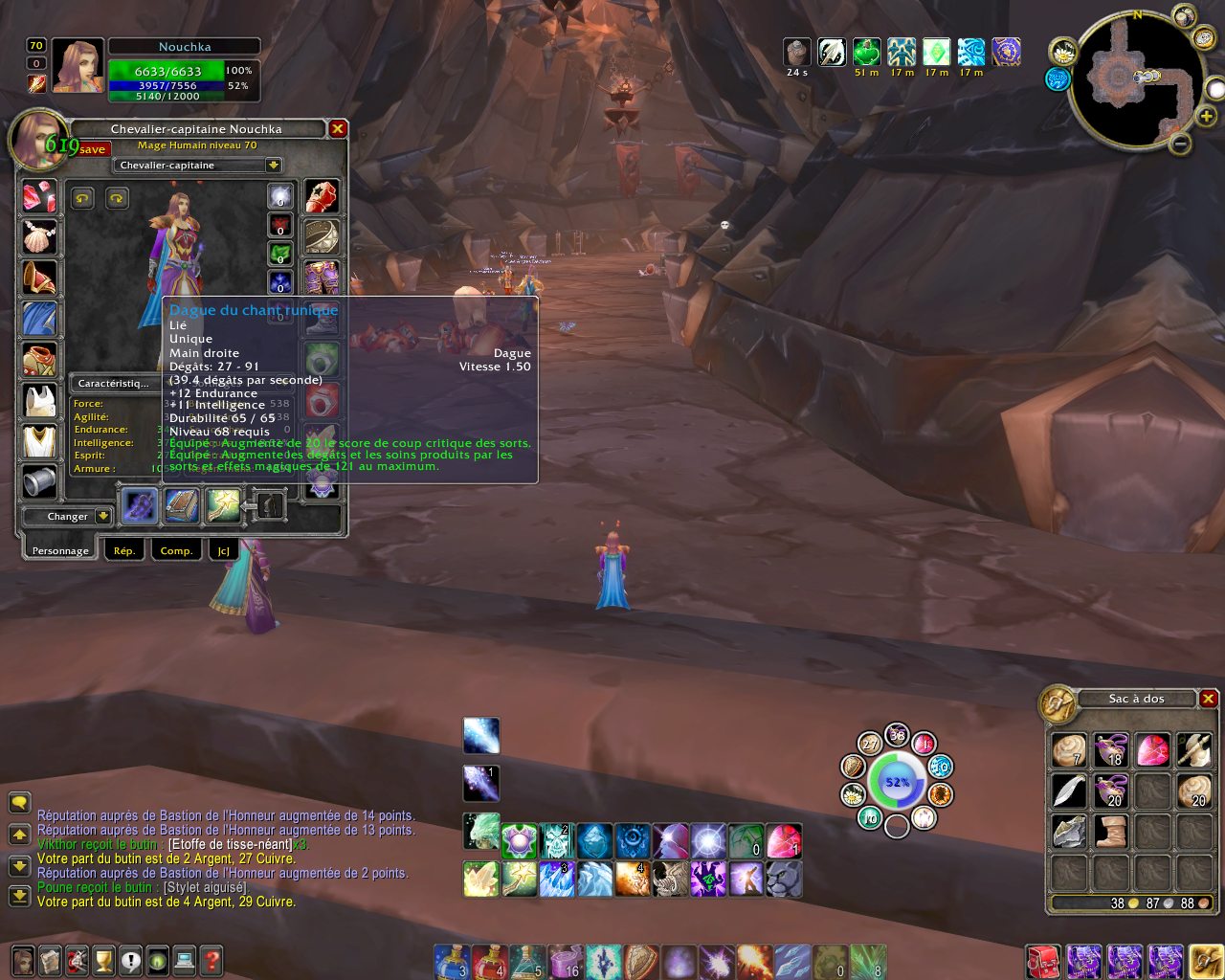Toggle the backpack button on the bag bar

pyautogui.click(x=1205, y=960)
